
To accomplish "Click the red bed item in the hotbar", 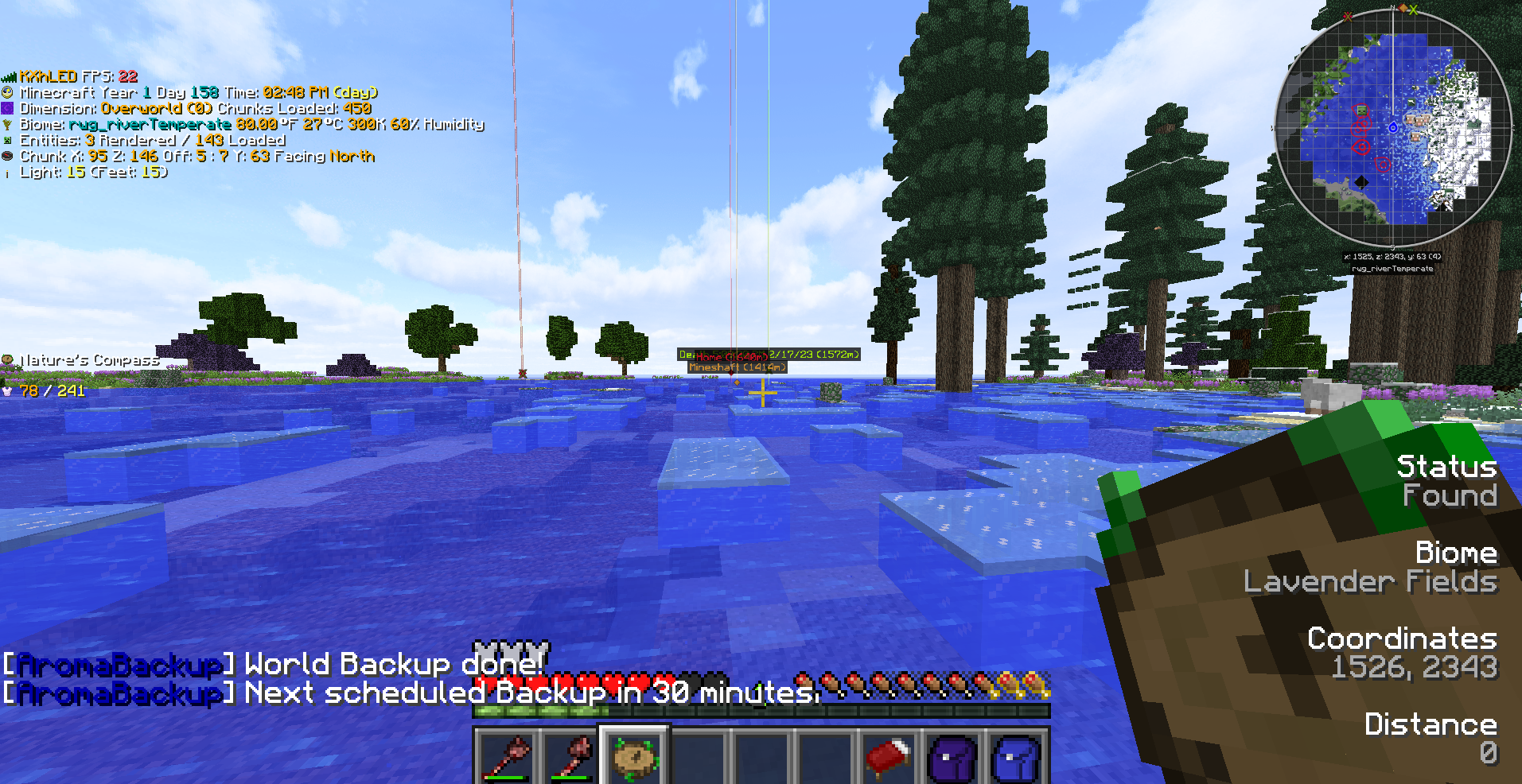I will 887,755.
